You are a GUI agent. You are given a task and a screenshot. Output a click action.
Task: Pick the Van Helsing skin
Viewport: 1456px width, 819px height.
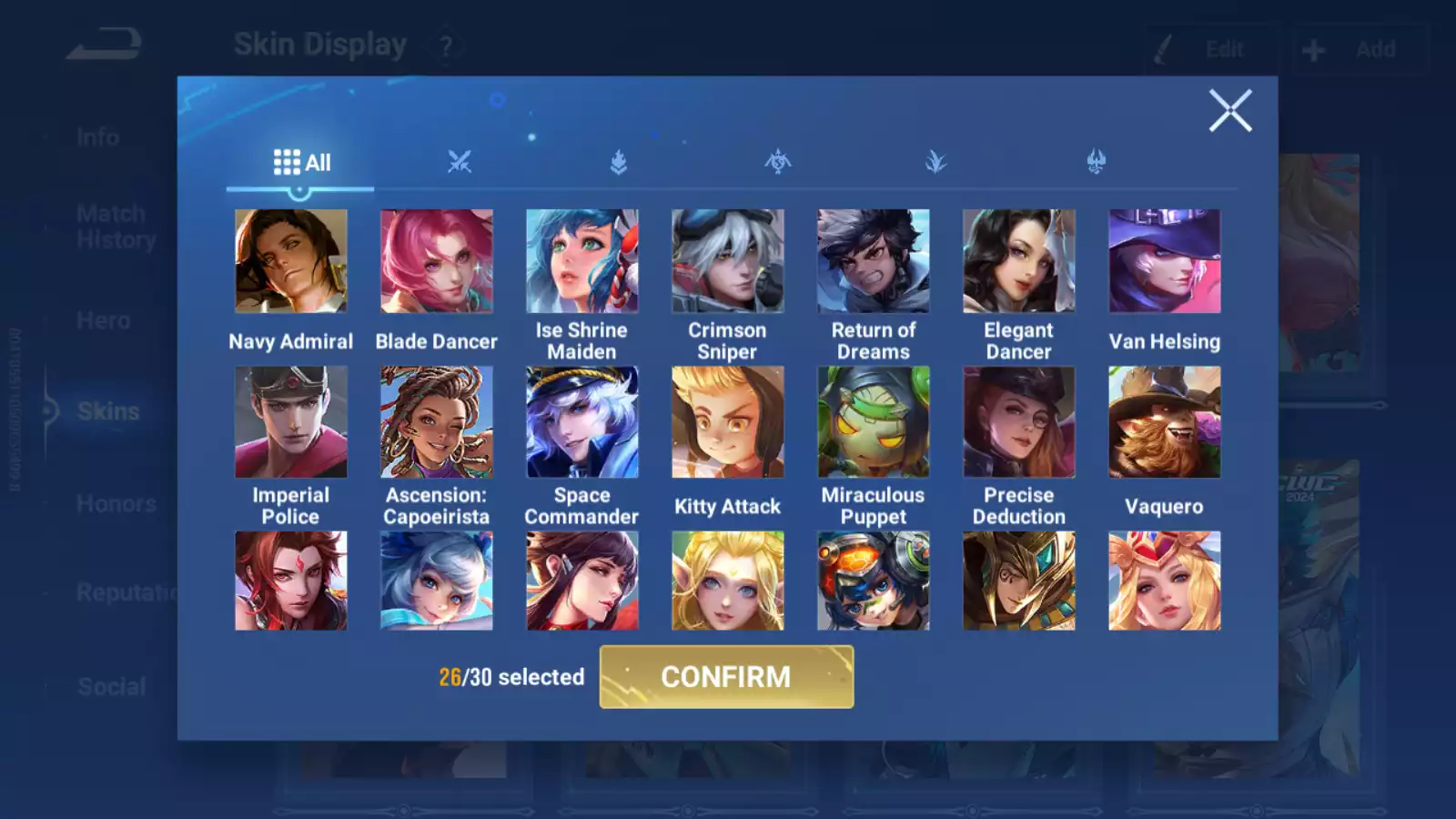point(1165,261)
